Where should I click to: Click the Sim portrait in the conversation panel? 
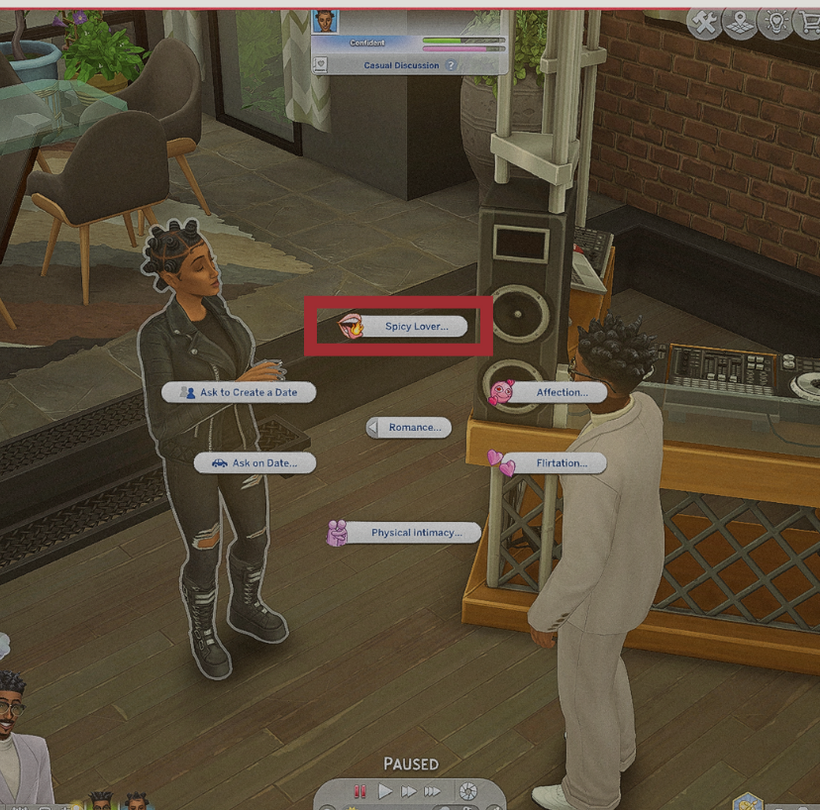[326, 20]
